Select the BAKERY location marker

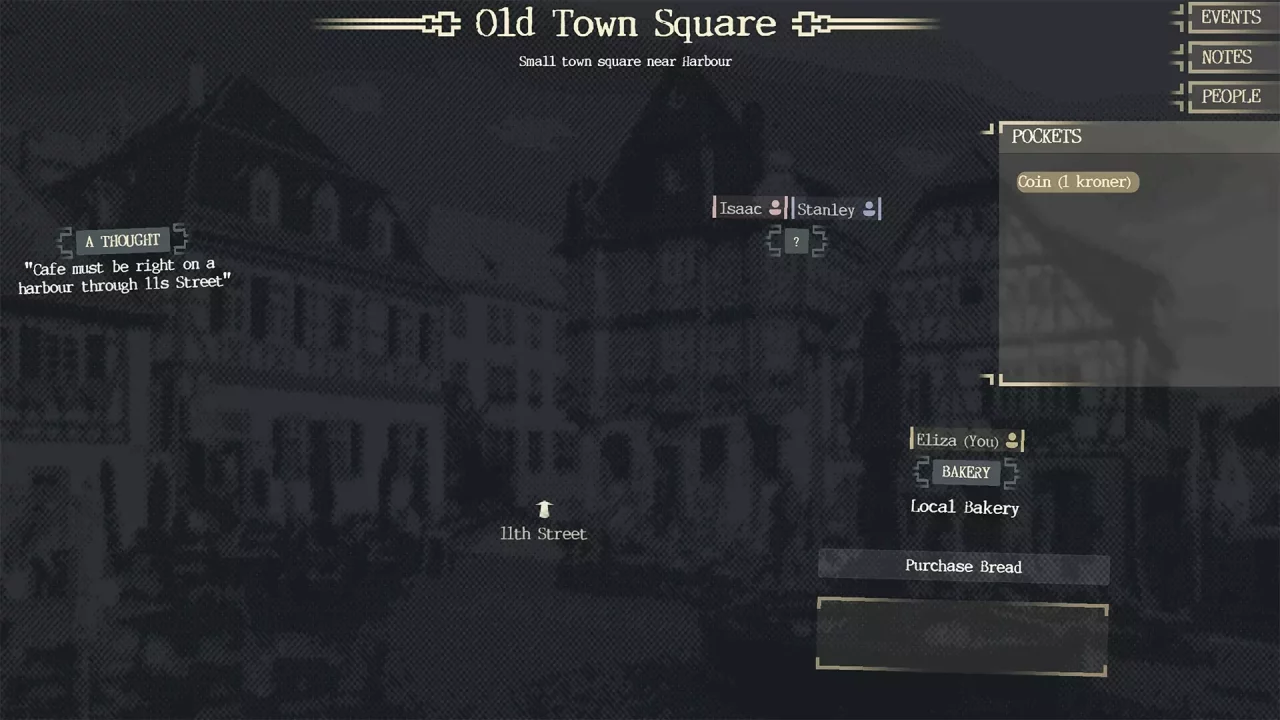[964, 471]
